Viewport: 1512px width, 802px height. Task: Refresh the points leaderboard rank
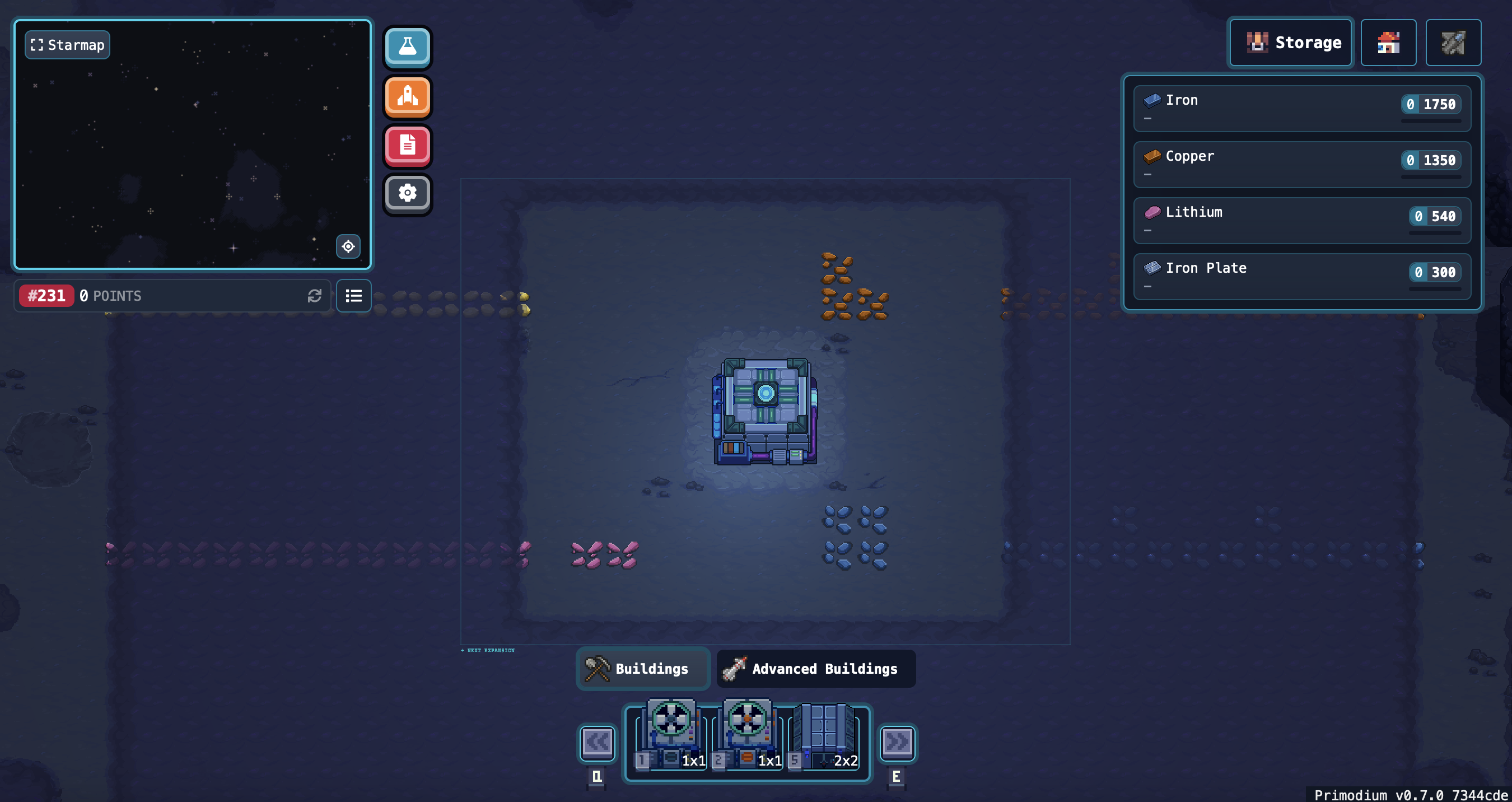pyautogui.click(x=315, y=296)
